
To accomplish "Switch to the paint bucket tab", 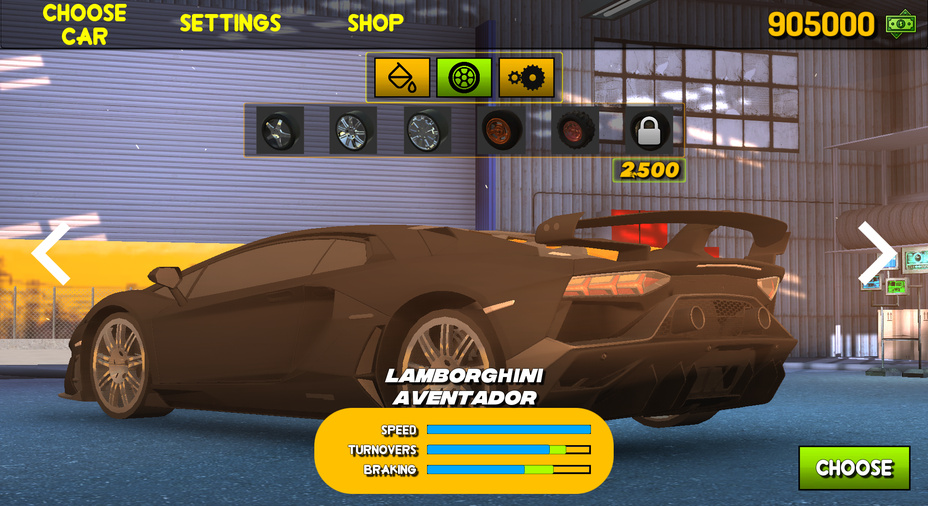I will pyautogui.click(x=402, y=77).
